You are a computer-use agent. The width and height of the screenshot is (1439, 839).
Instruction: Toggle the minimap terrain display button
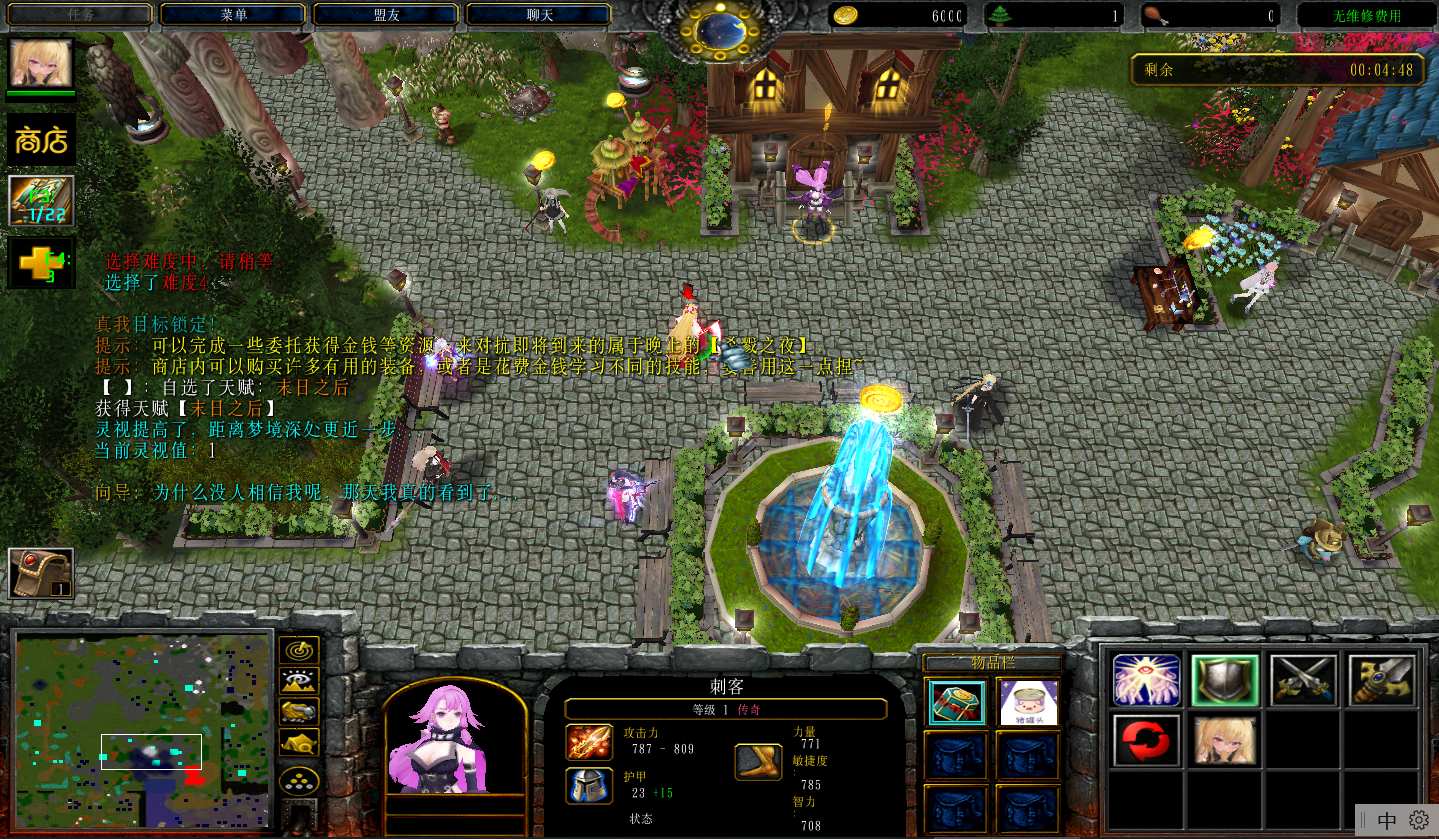point(298,681)
